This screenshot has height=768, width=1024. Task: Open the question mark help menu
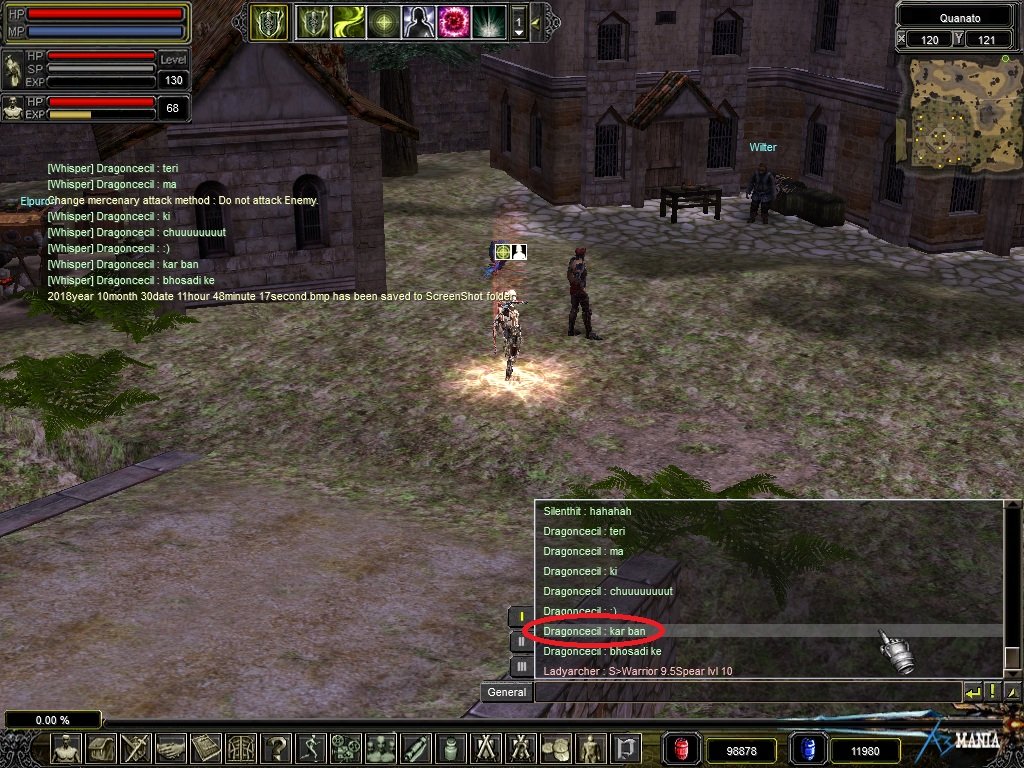[277, 748]
